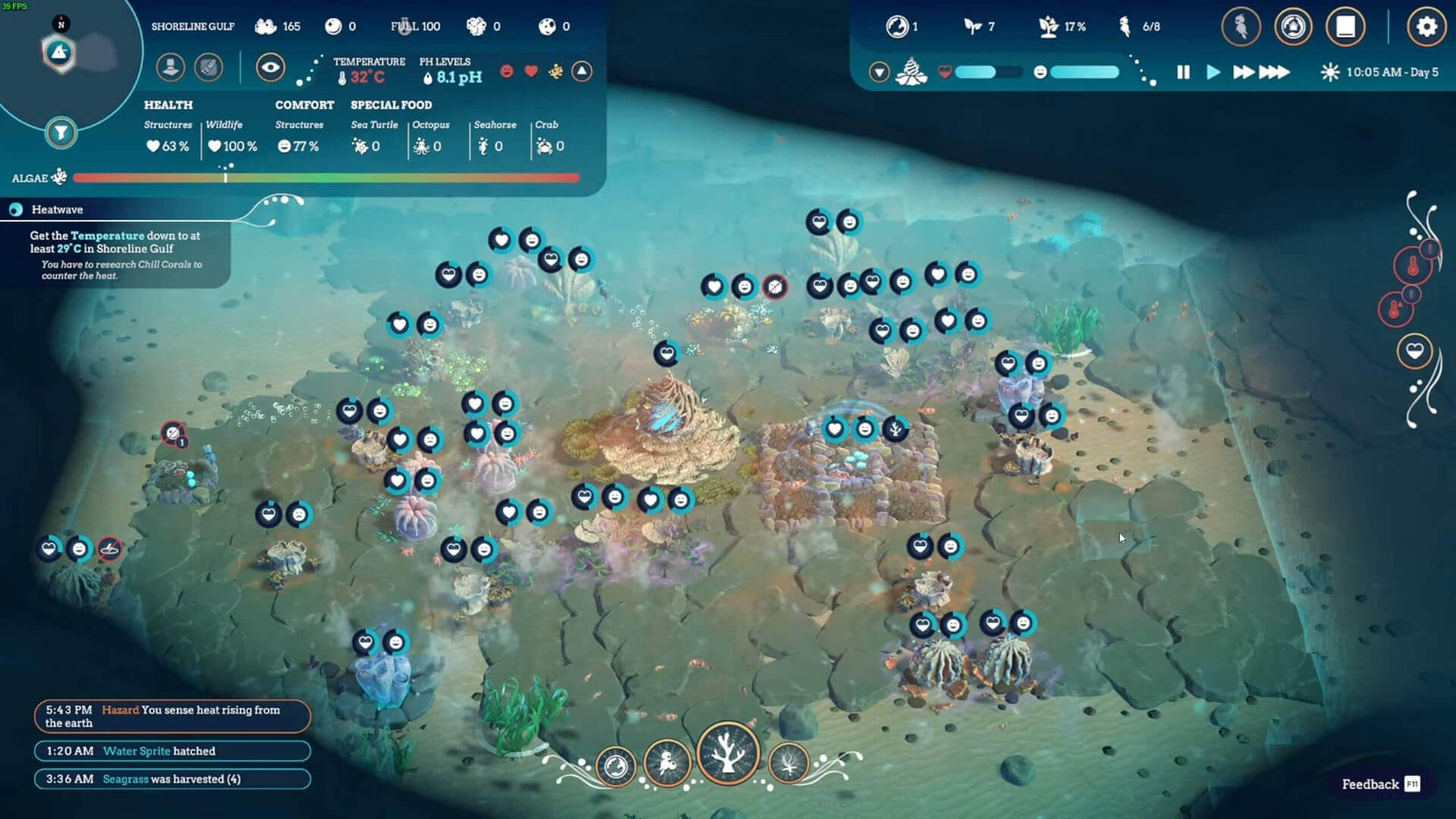Viewport: 1456px width, 819px height.
Task: Expand the dropdown arrow beside lotus icon
Action: [x=879, y=72]
